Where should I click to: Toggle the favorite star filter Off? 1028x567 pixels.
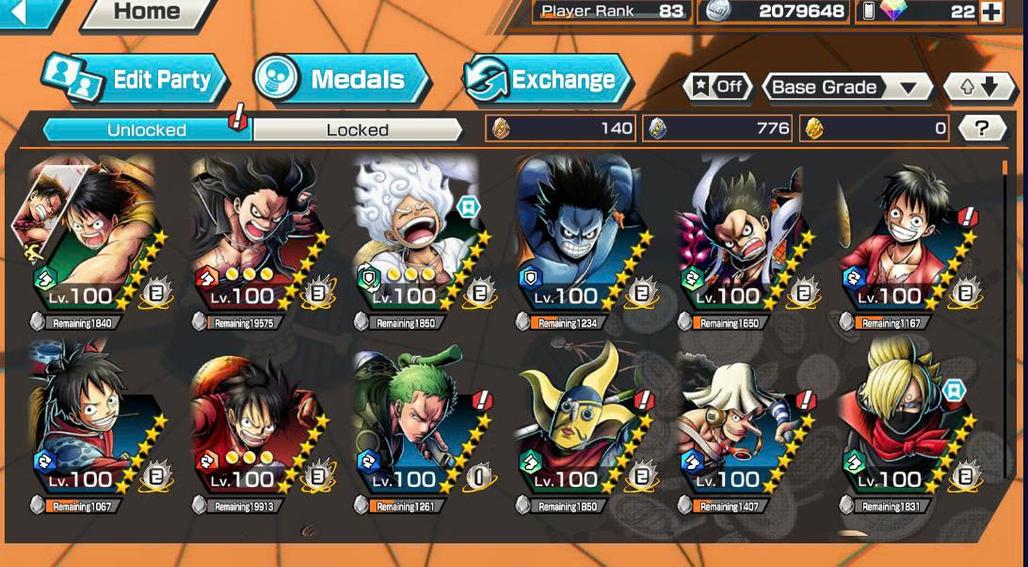click(718, 87)
